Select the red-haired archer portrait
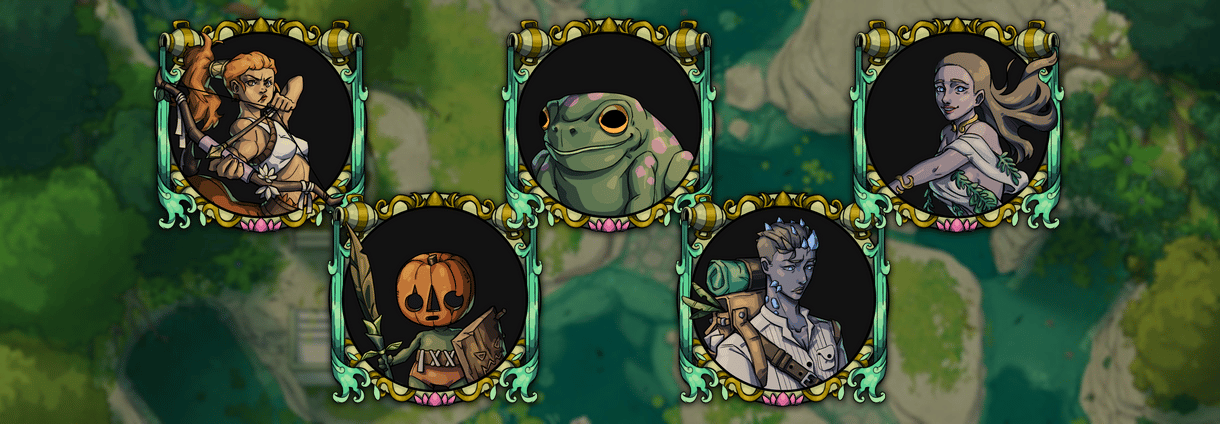This screenshot has height=424, width=1220. coord(260,125)
